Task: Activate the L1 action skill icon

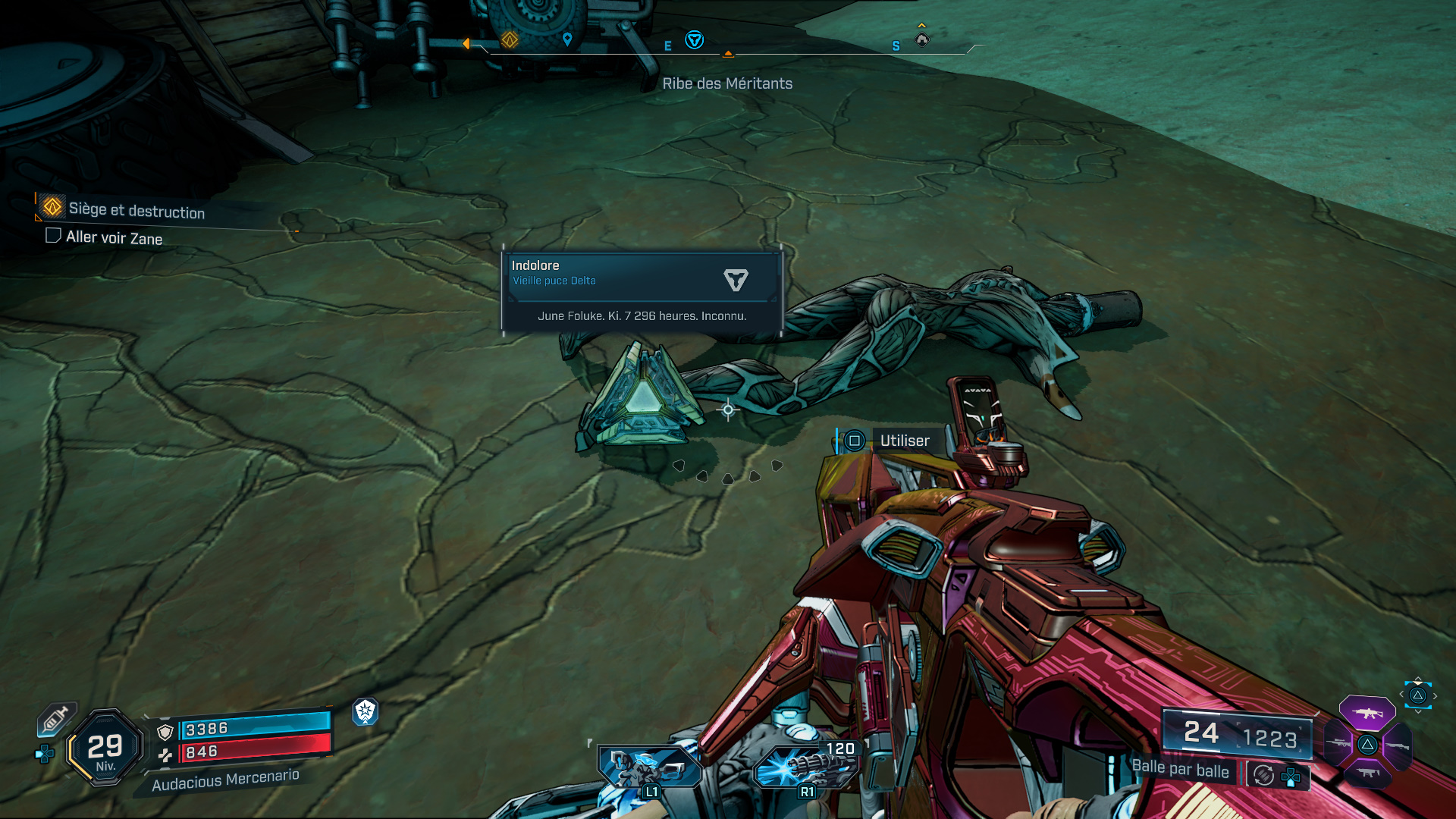Action: (x=647, y=767)
